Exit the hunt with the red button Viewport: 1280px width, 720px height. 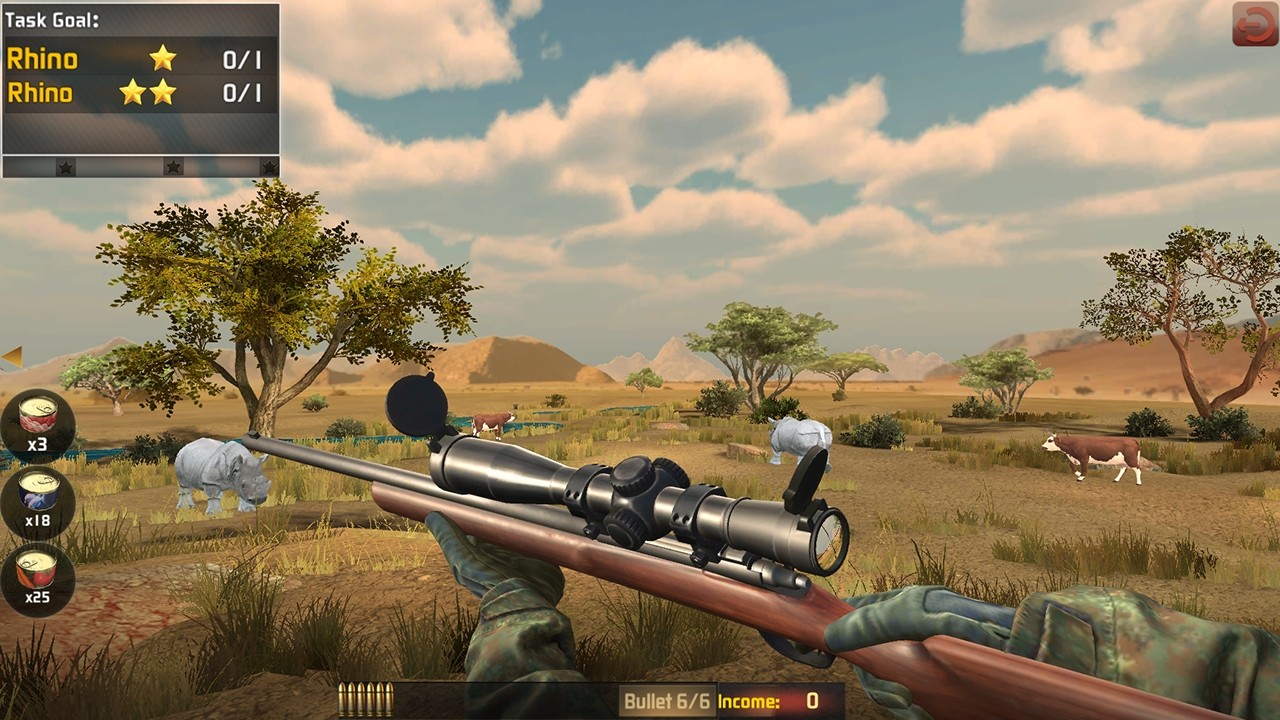point(1254,24)
